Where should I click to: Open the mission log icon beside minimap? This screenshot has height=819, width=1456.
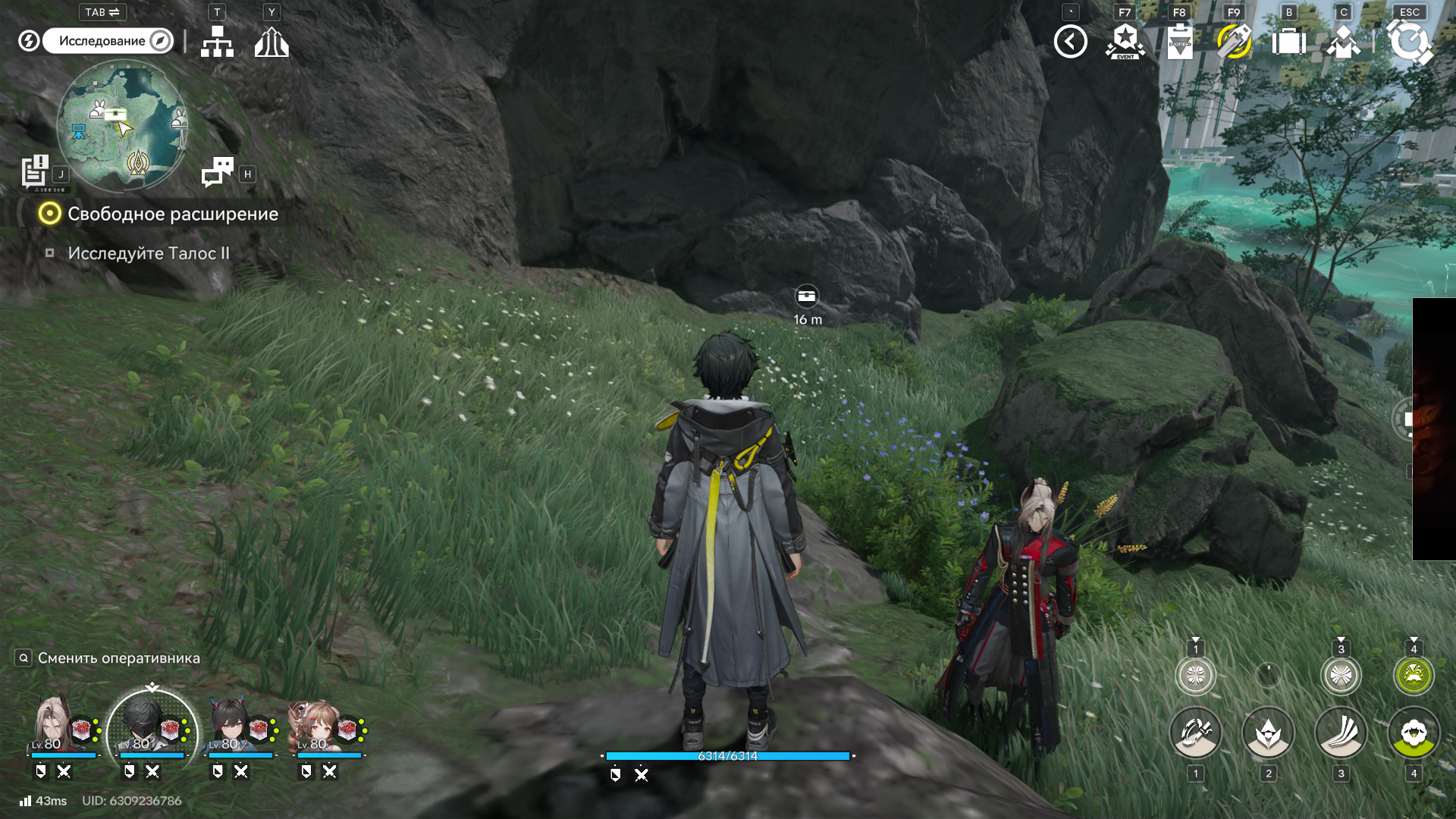tap(35, 171)
